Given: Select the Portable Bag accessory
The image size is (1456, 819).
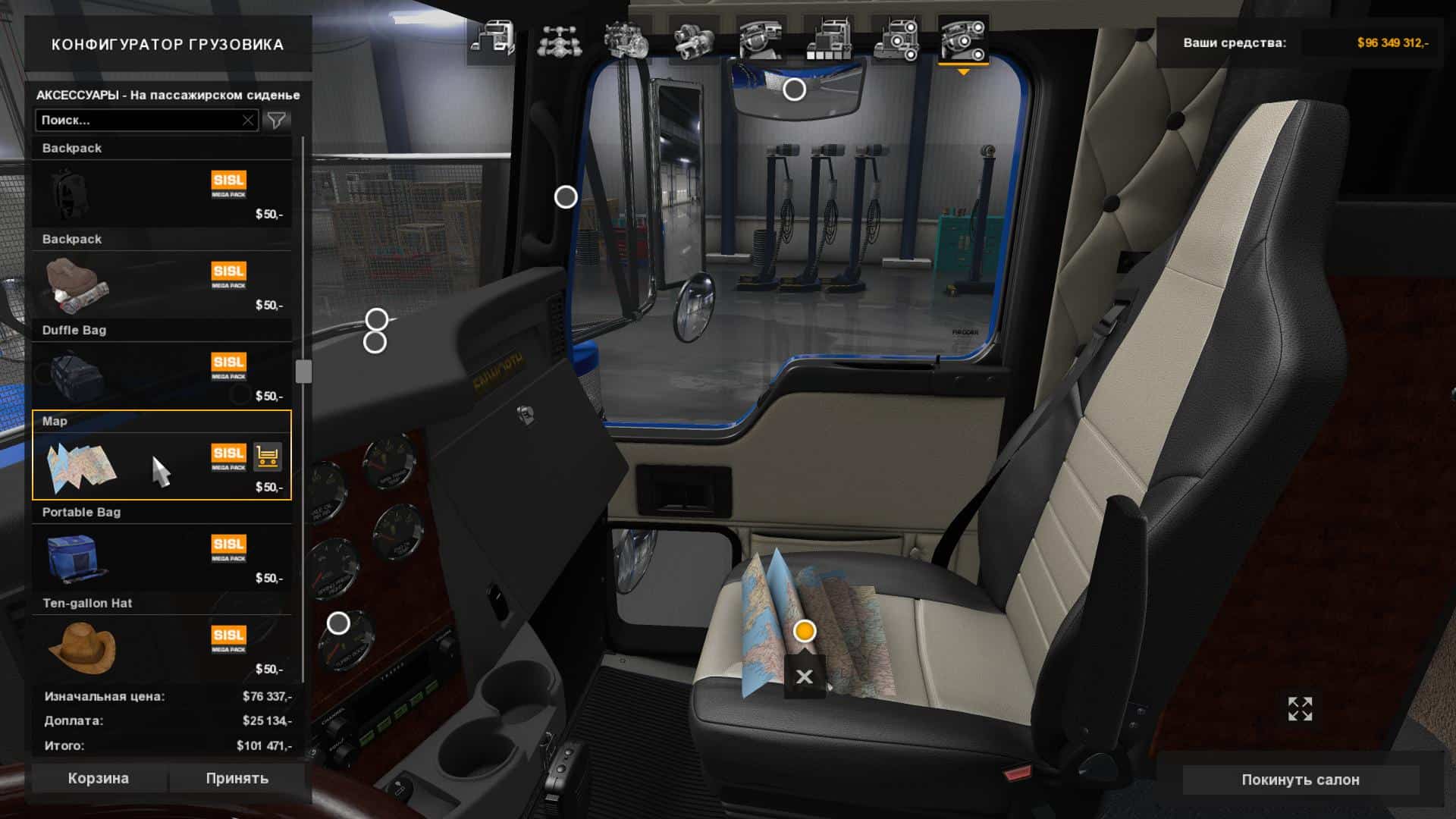Looking at the screenshot, I should [x=162, y=555].
